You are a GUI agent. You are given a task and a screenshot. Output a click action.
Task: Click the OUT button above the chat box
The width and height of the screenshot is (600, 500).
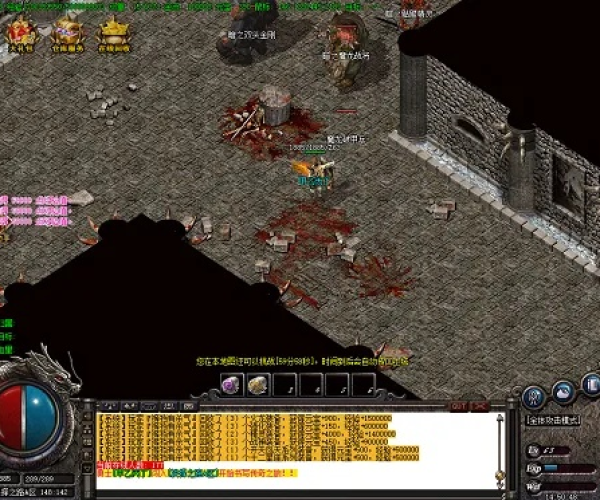coord(459,406)
